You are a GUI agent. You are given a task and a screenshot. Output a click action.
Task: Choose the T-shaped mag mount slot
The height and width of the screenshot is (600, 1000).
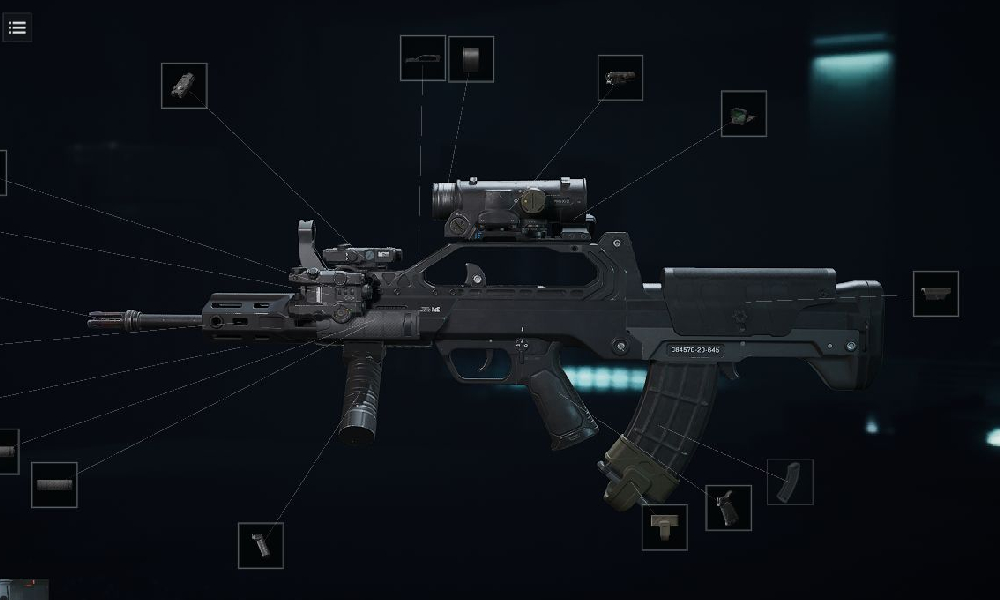click(x=664, y=527)
